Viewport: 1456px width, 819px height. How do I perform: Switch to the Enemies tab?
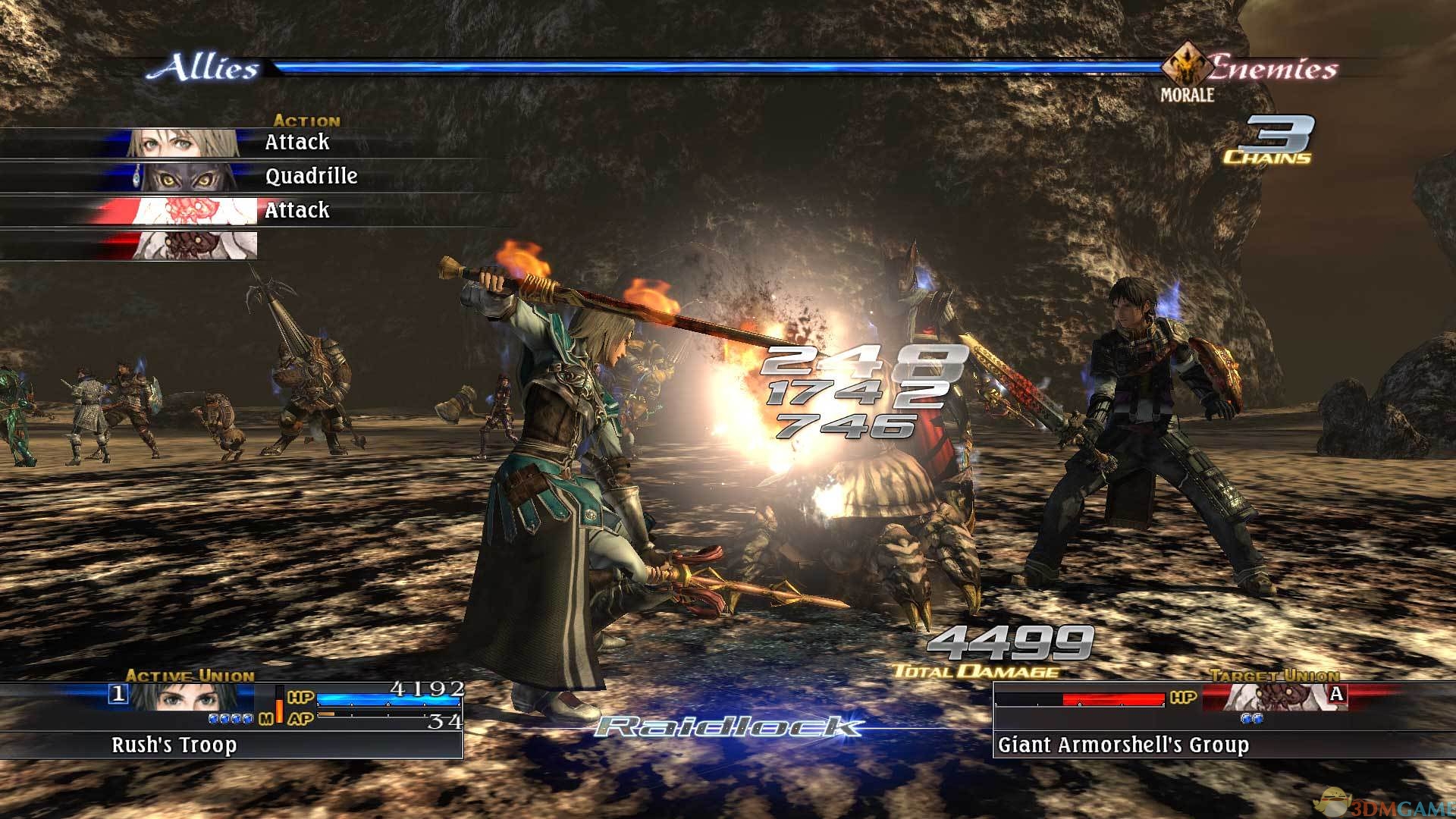1275,68
